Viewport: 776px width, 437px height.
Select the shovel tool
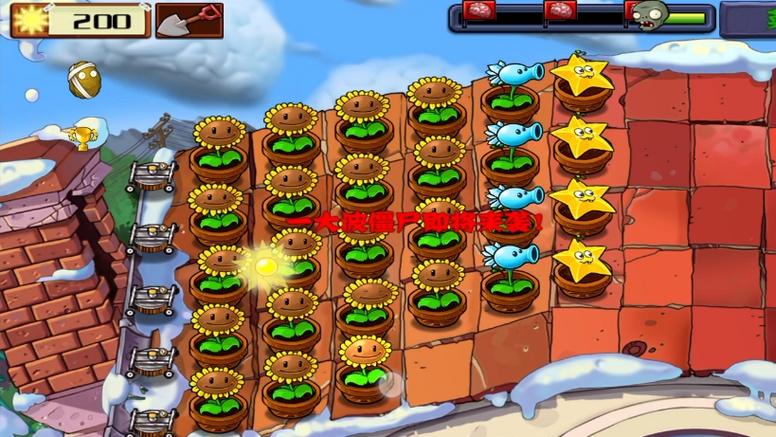tap(188, 20)
